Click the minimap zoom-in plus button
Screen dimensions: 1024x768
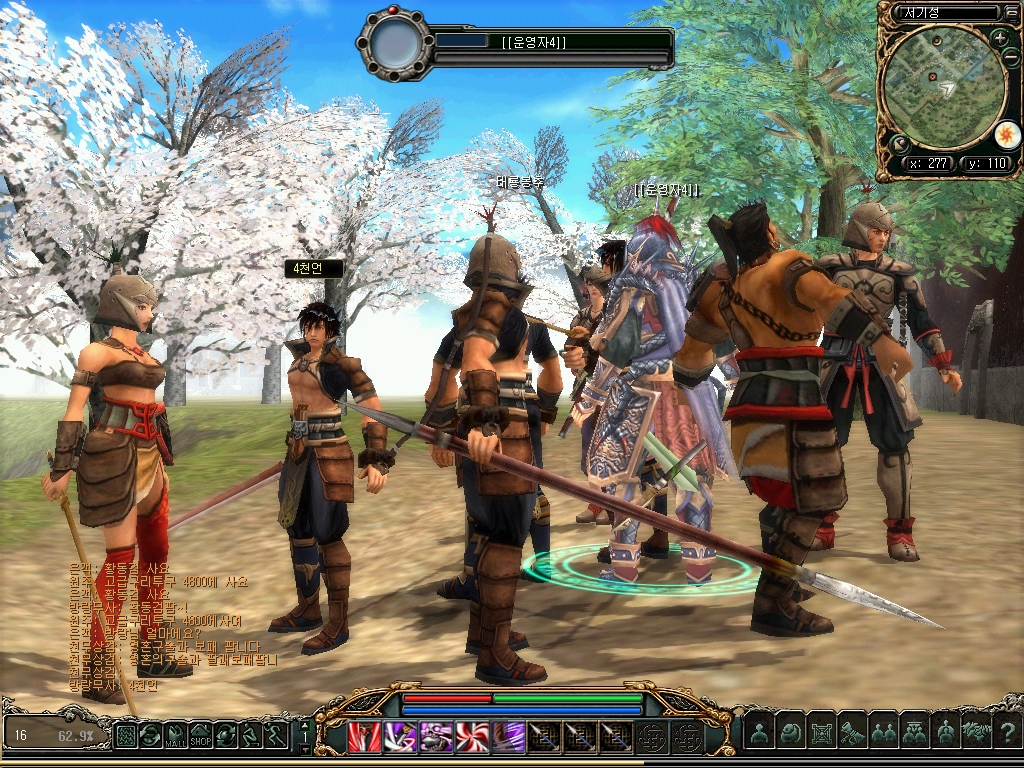click(1000, 39)
